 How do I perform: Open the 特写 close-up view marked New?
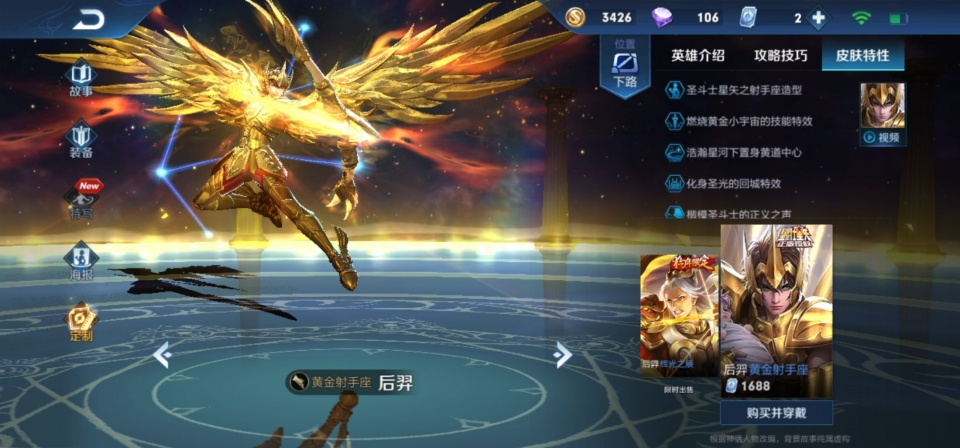pyautogui.click(x=81, y=198)
